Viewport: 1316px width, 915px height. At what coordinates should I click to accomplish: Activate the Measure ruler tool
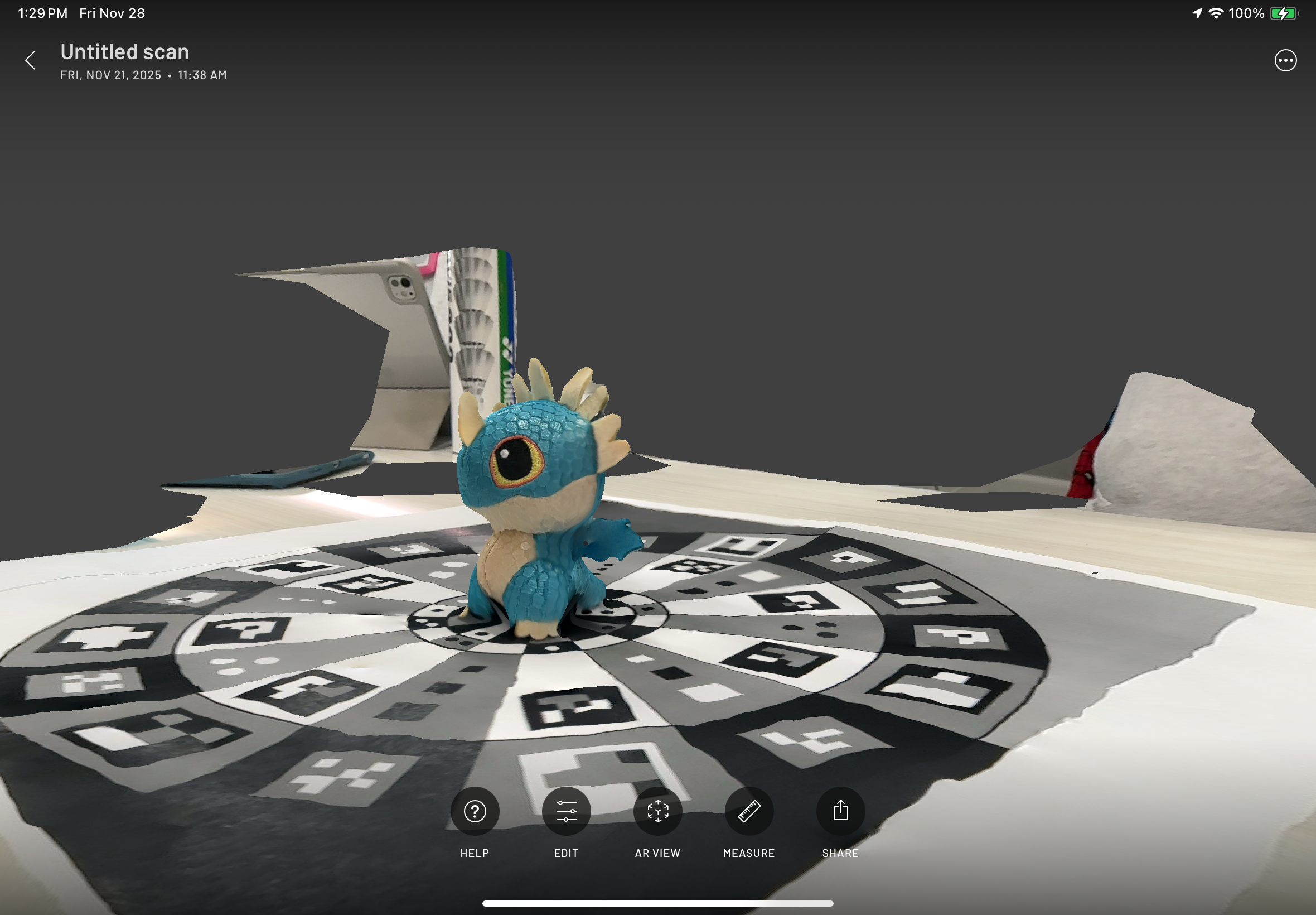(x=749, y=811)
